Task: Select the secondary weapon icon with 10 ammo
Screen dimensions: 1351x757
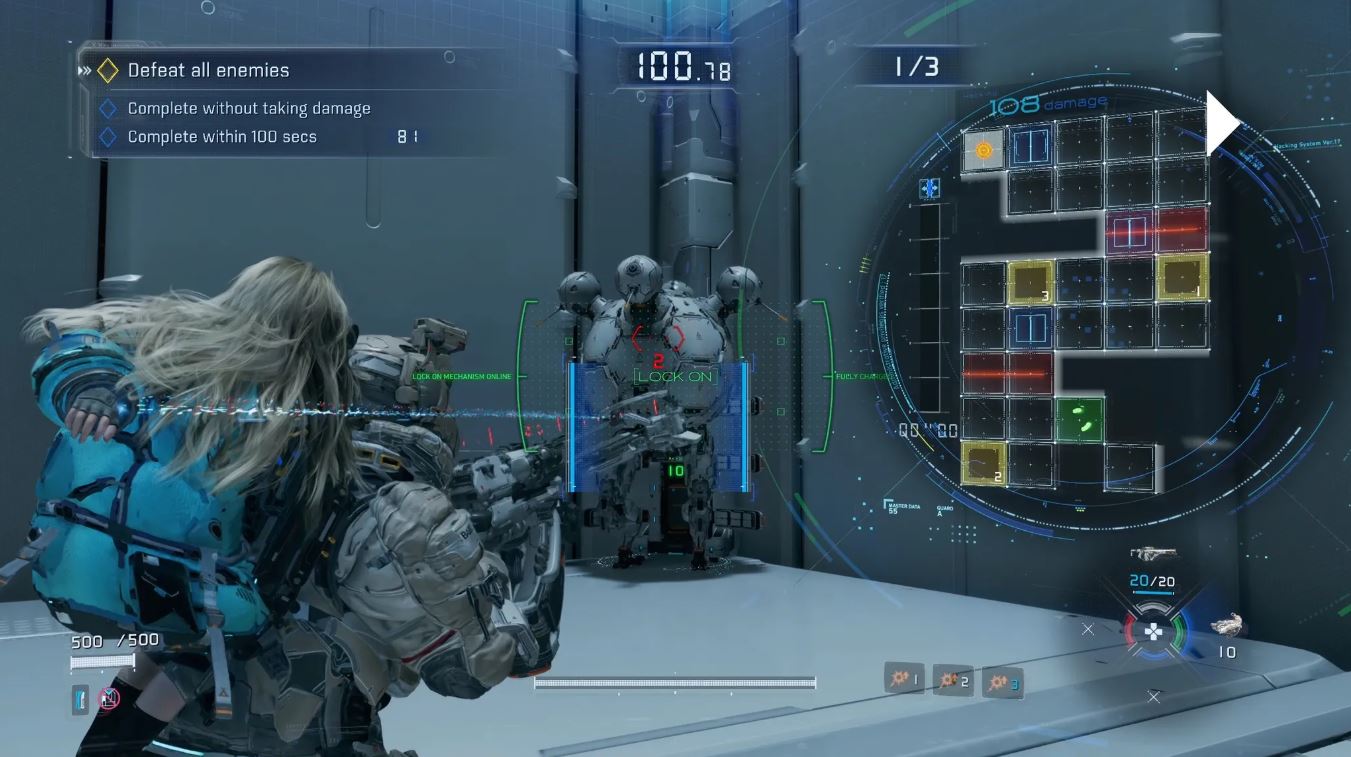Action: (x=1227, y=625)
